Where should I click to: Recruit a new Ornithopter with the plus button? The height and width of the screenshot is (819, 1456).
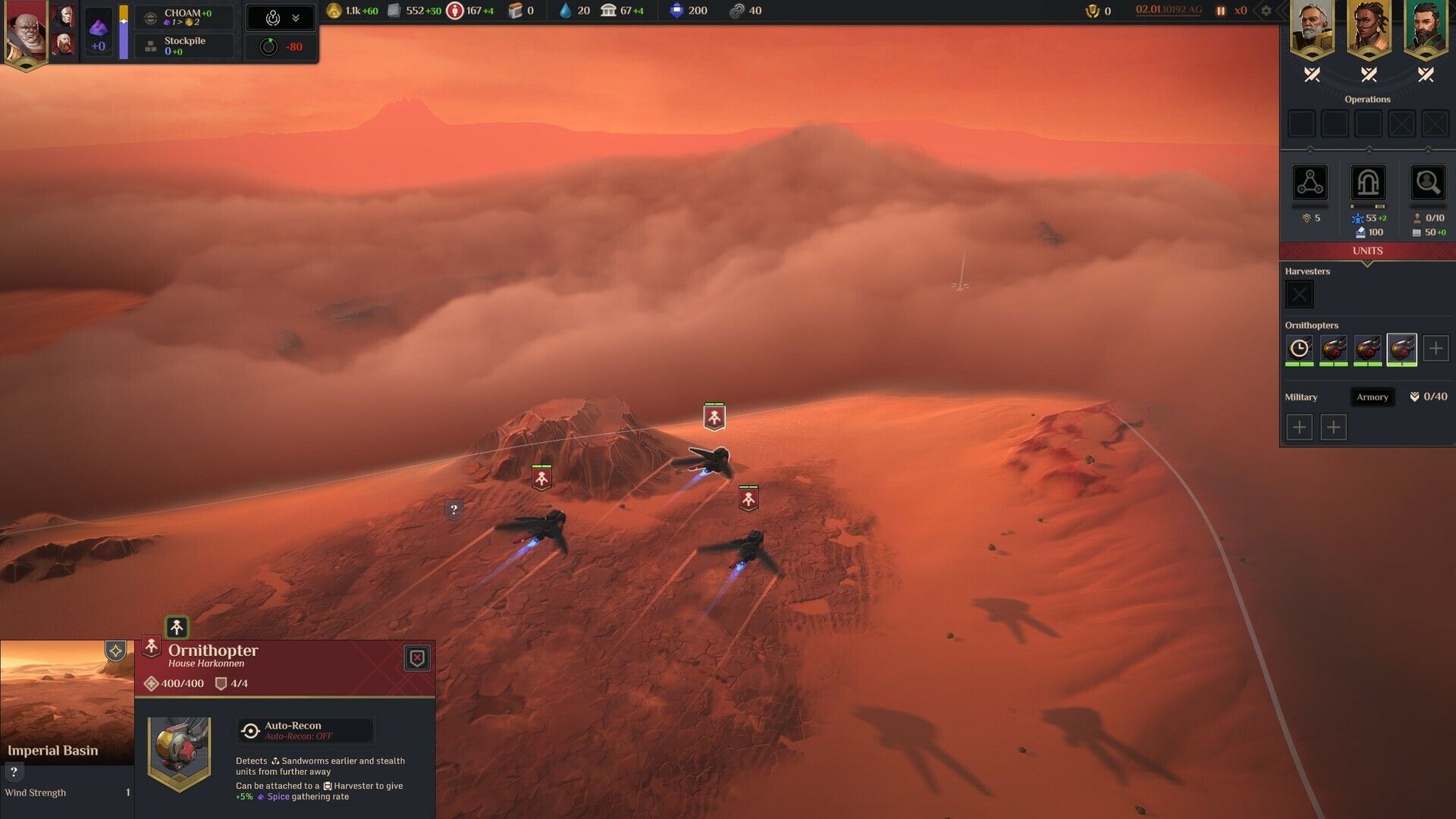point(1434,348)
